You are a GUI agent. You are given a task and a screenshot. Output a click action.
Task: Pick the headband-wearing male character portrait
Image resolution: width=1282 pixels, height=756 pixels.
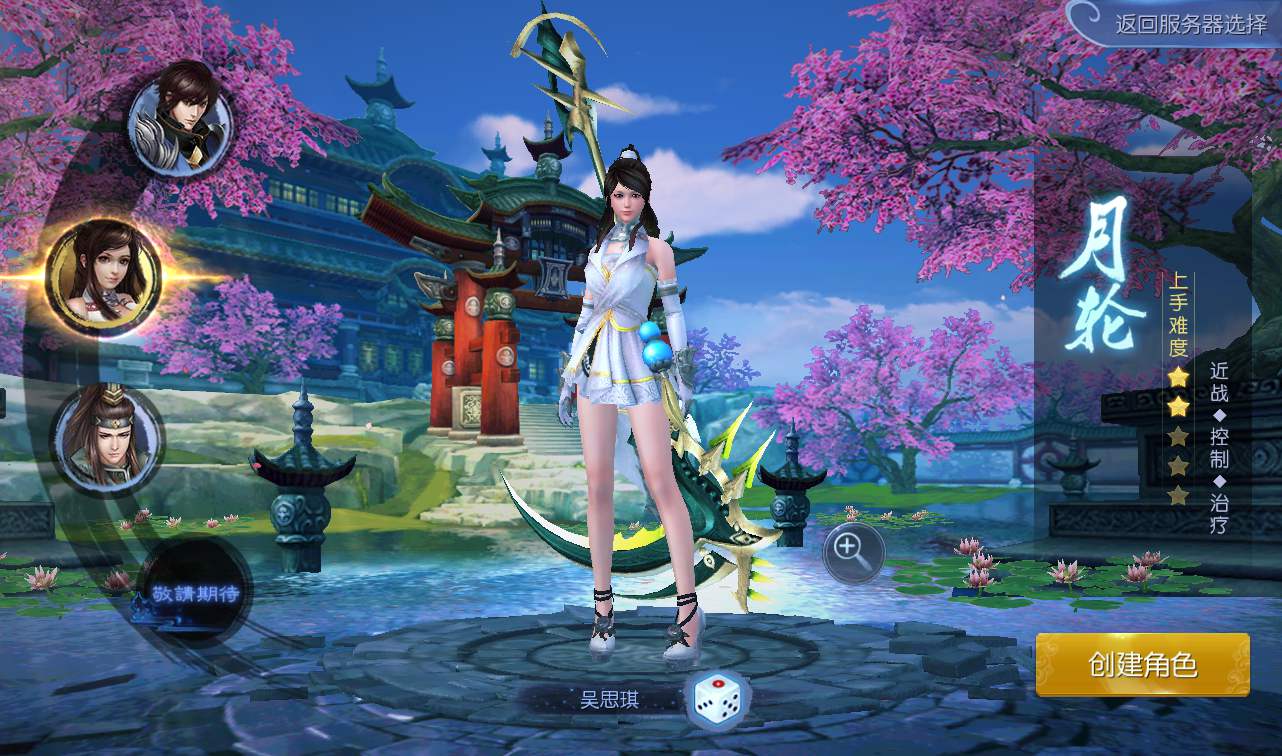[107, 440]
